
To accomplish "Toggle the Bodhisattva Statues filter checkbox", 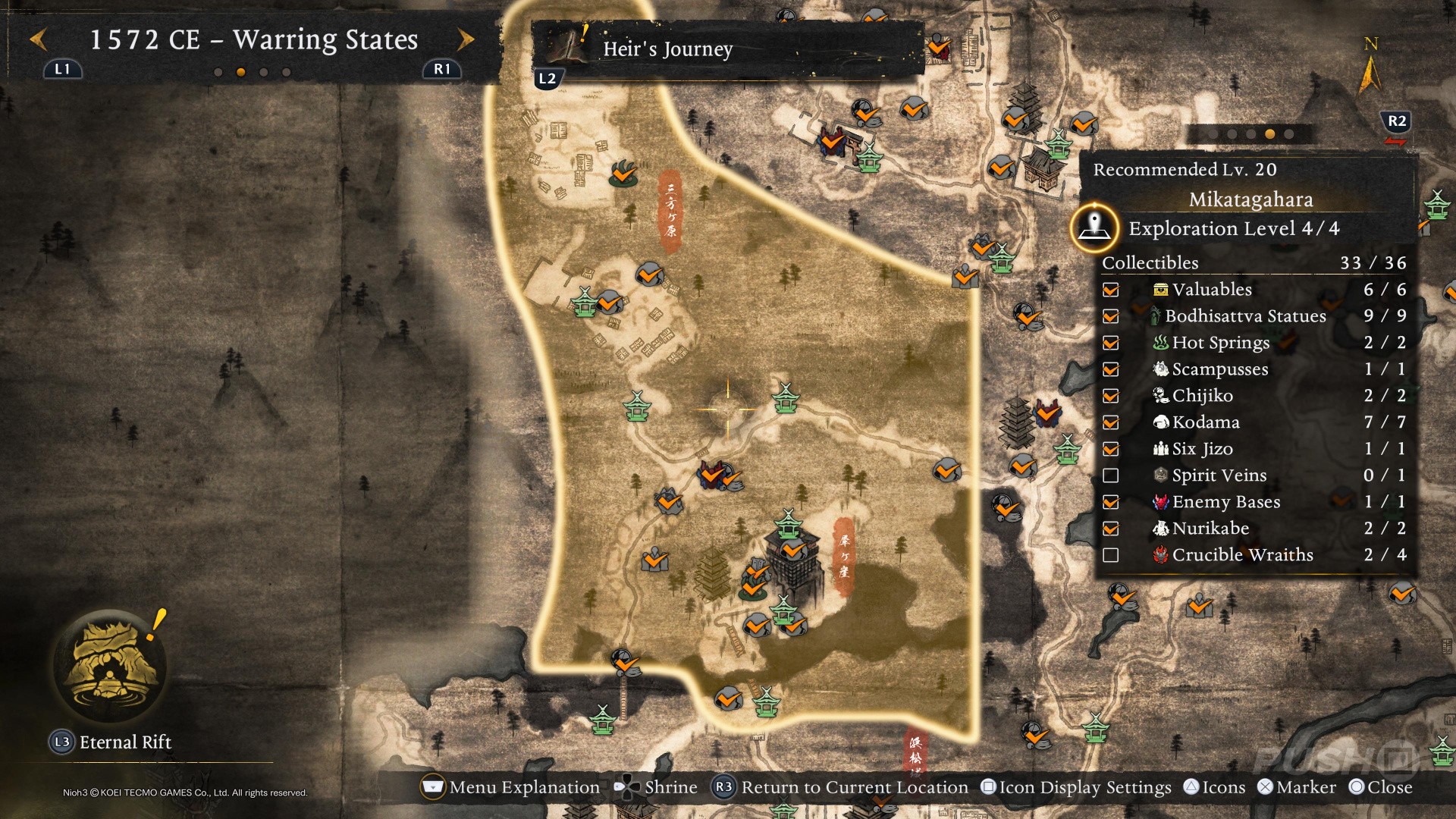I will pyautogui.click(x=1111, y=316).
